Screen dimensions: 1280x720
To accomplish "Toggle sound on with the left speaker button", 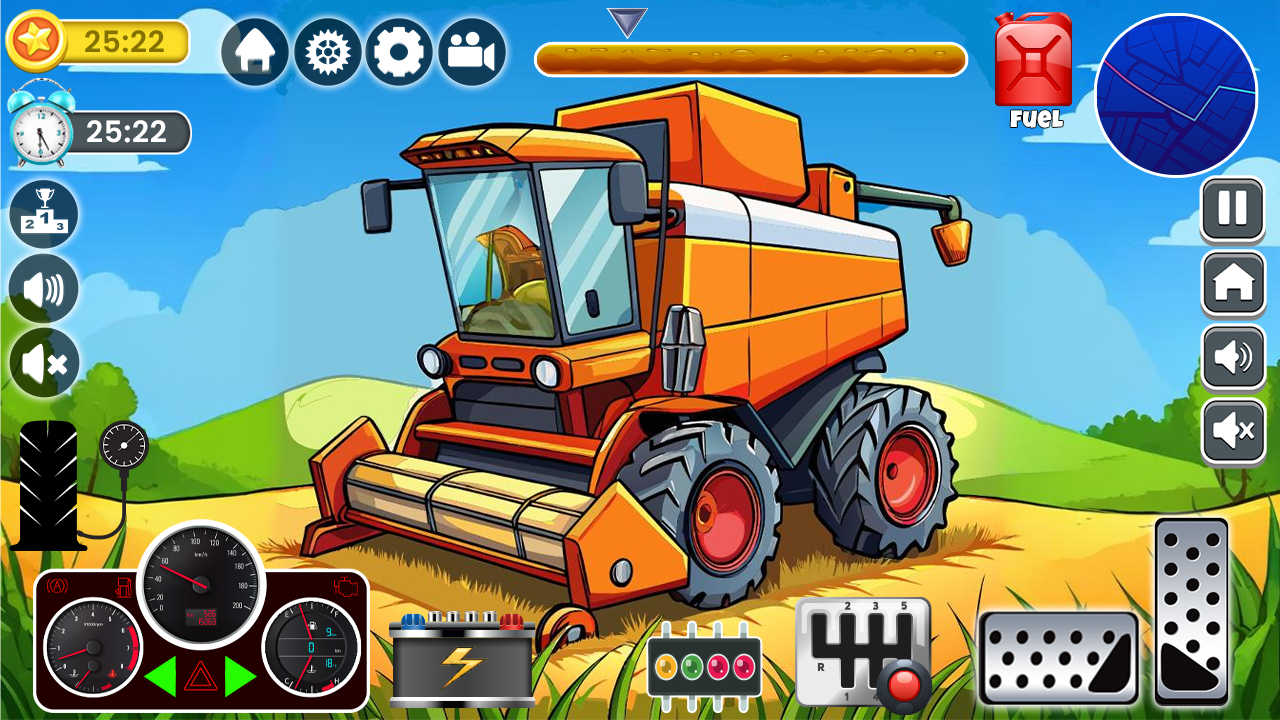I will tap(42, 288).
